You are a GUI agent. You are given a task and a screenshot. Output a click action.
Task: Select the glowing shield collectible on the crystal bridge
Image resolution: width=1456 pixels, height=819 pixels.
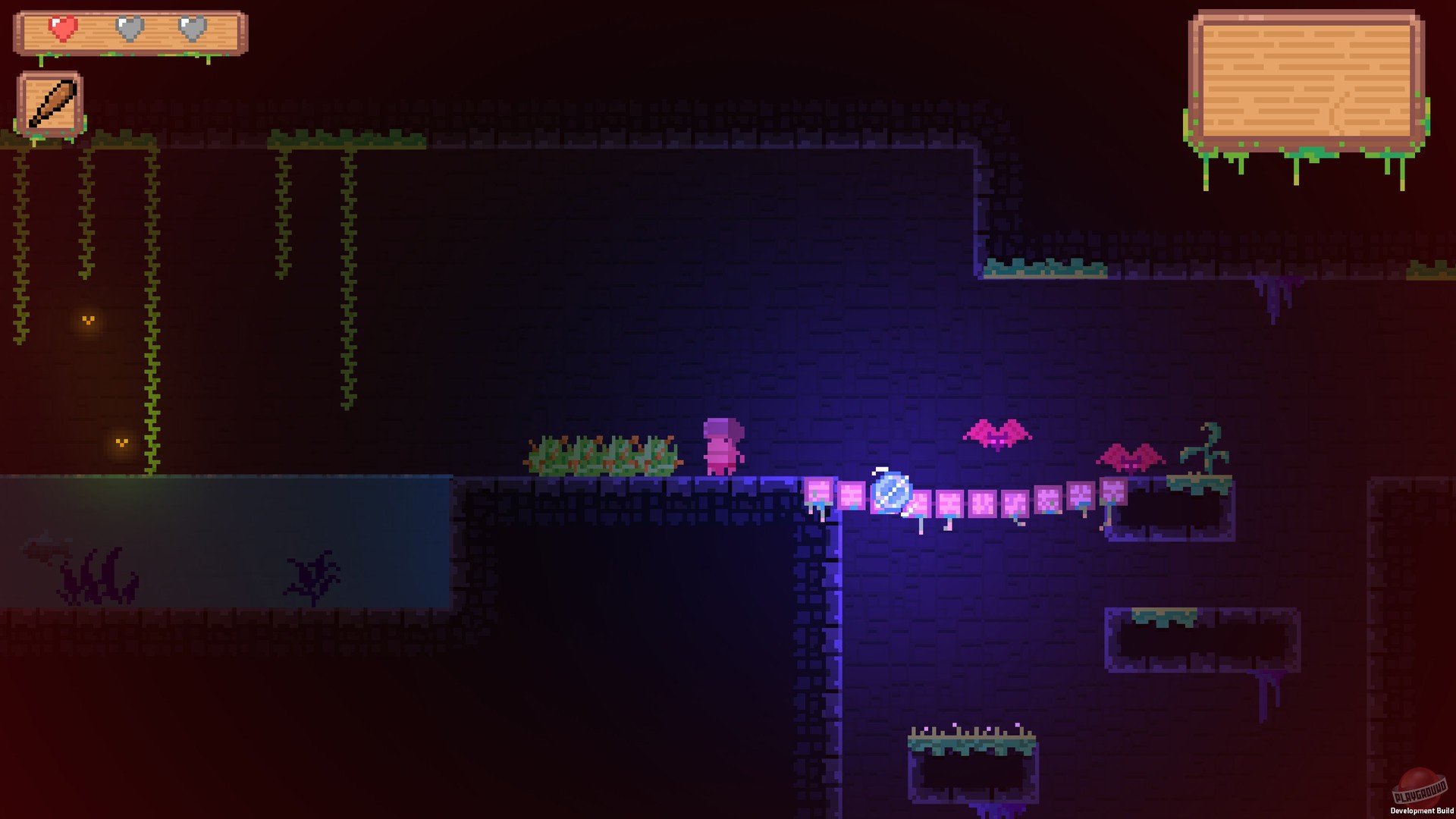point(892,494)
